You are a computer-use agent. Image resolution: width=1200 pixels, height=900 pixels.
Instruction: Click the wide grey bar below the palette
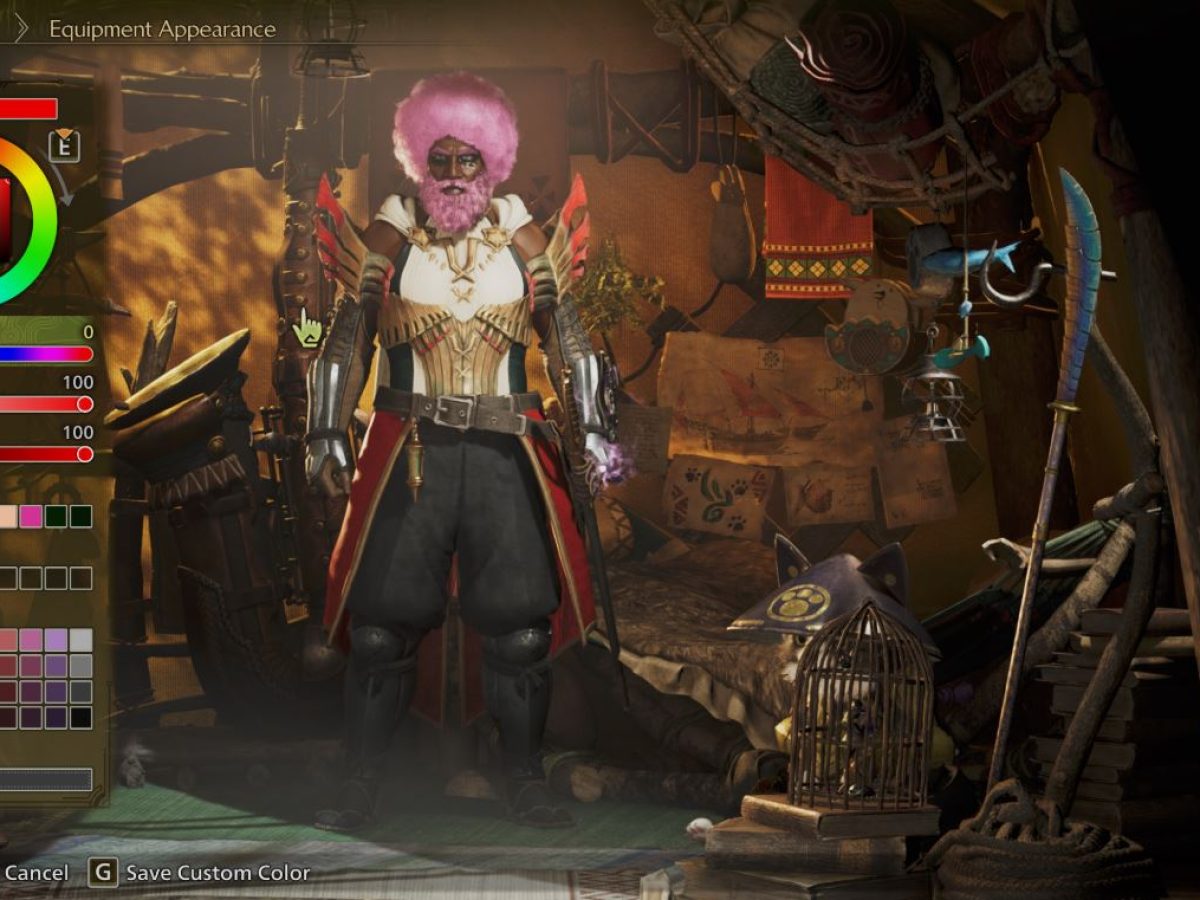(x=46, y=780)
